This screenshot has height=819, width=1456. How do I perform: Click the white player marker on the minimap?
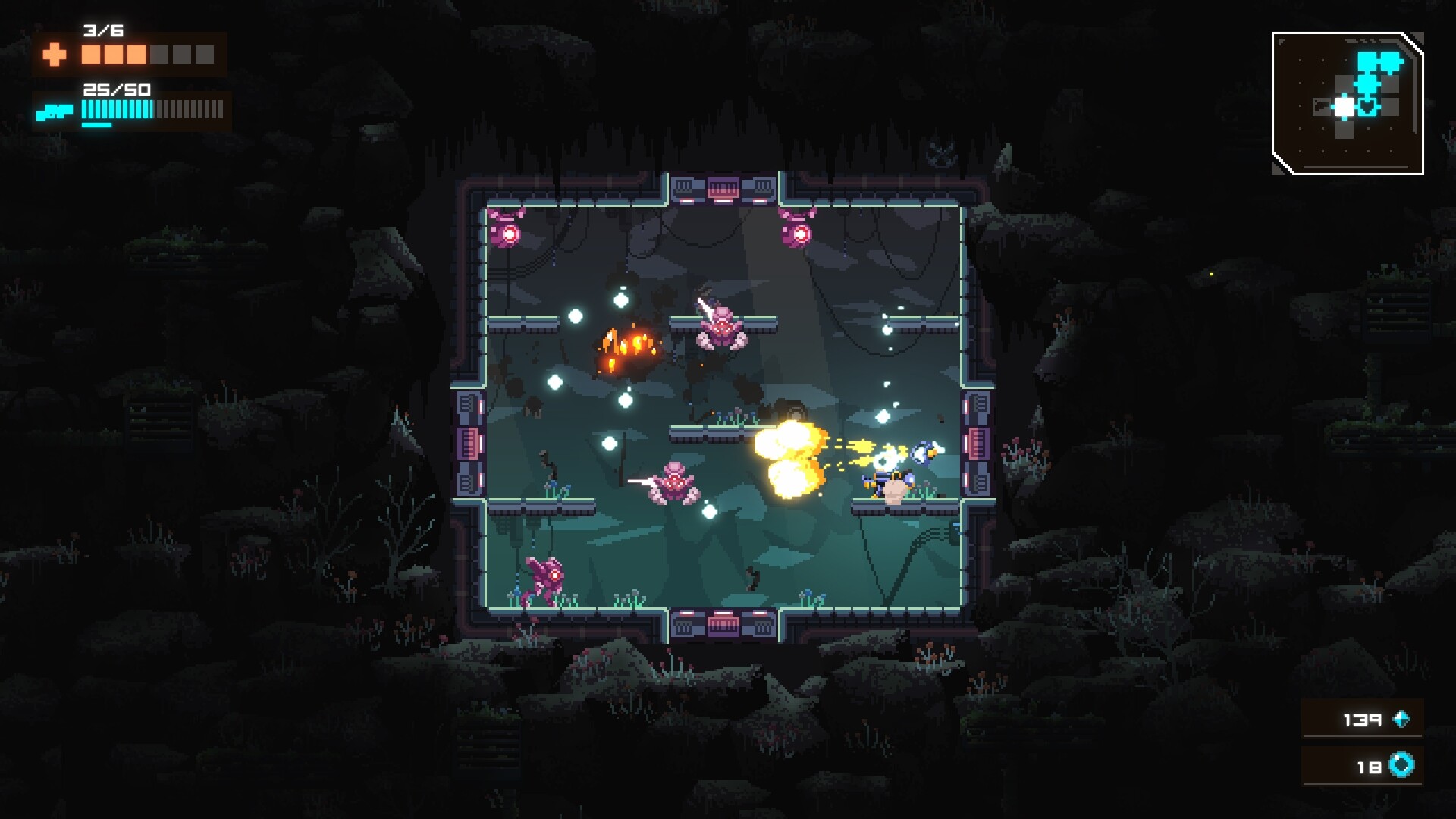(1344, 107)
